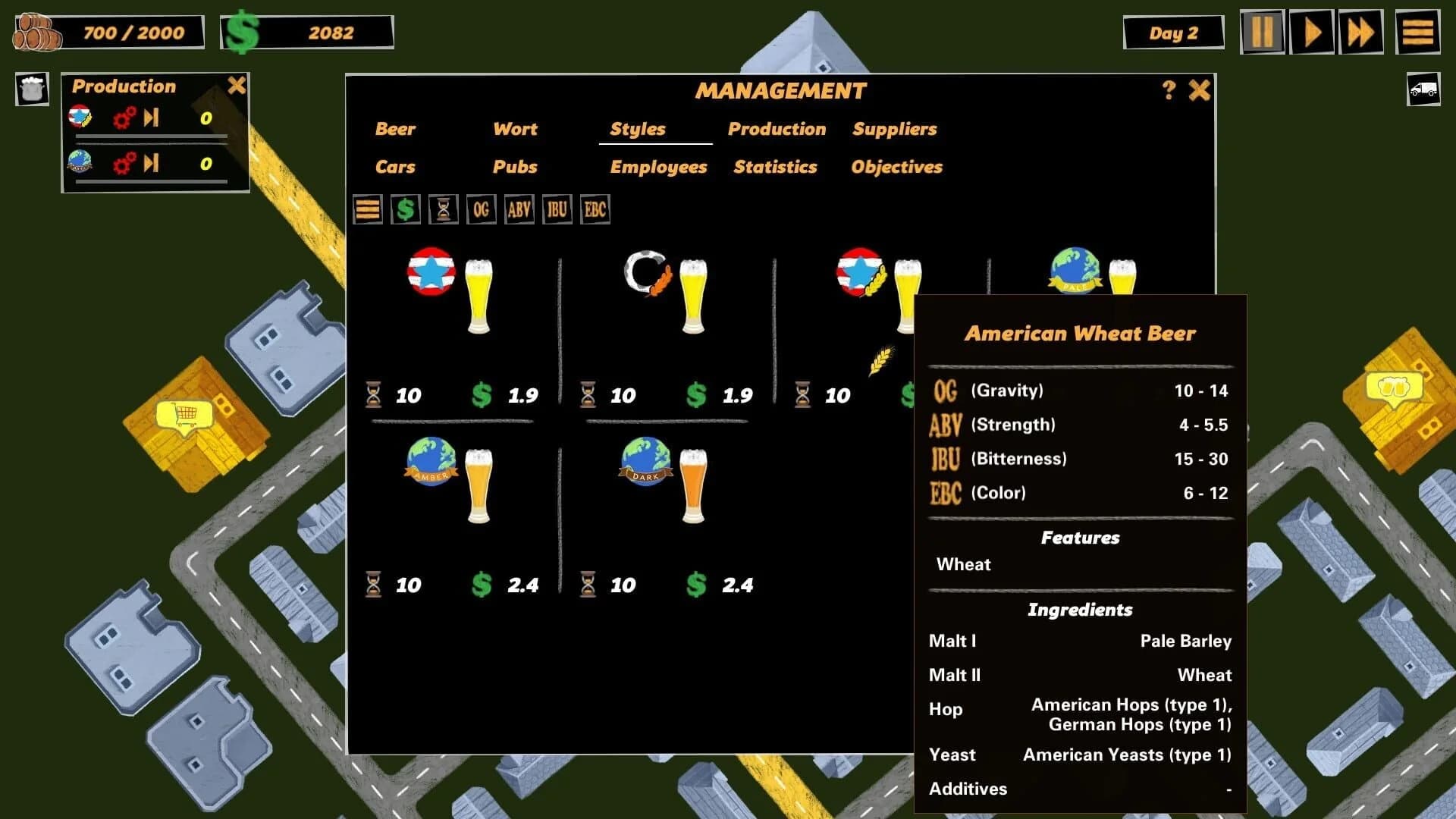Select the ABV strength filter icon

(519, 209)
